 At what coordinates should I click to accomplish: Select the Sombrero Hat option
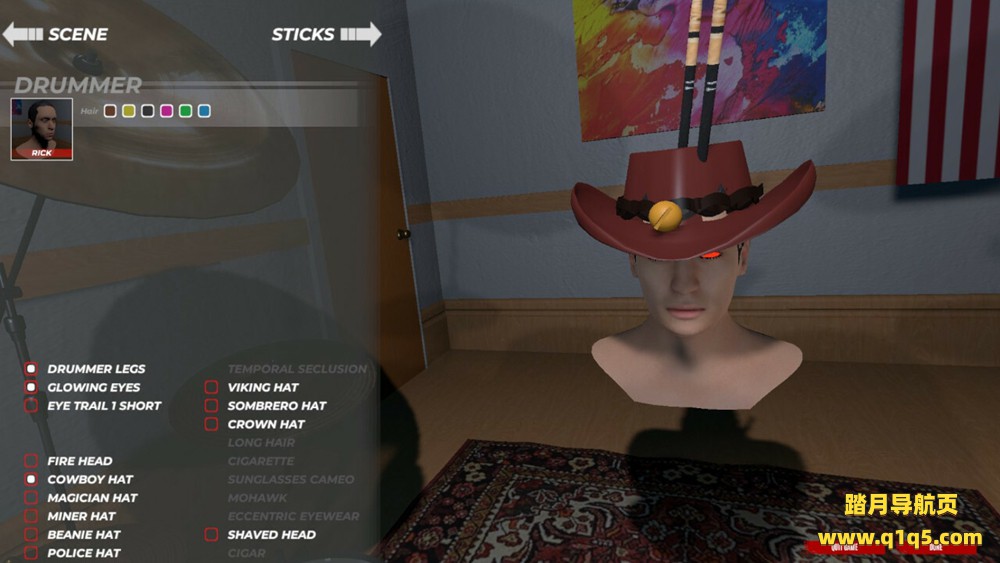[211, 406]
